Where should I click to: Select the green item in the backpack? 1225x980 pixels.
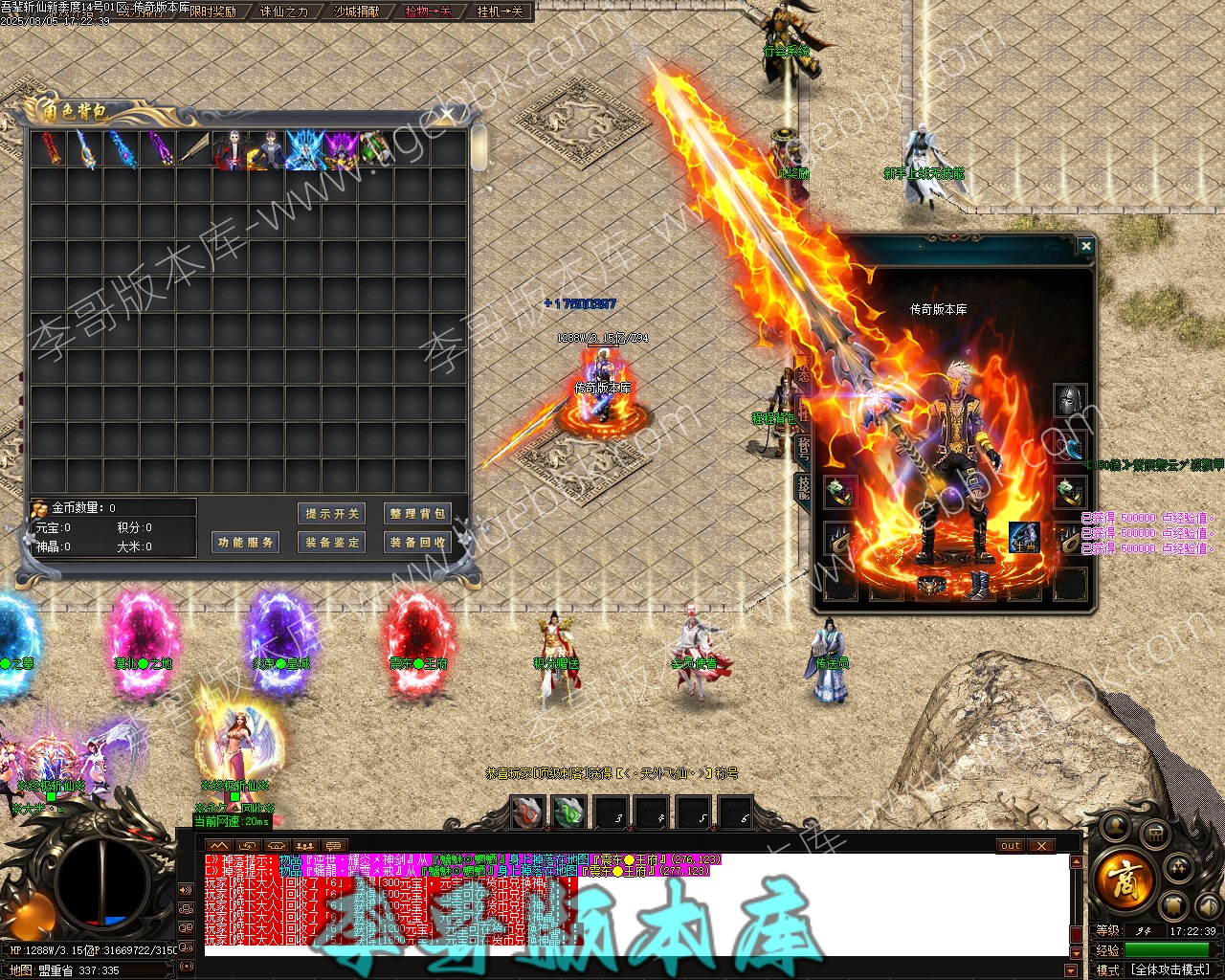(x=376, y=150)
